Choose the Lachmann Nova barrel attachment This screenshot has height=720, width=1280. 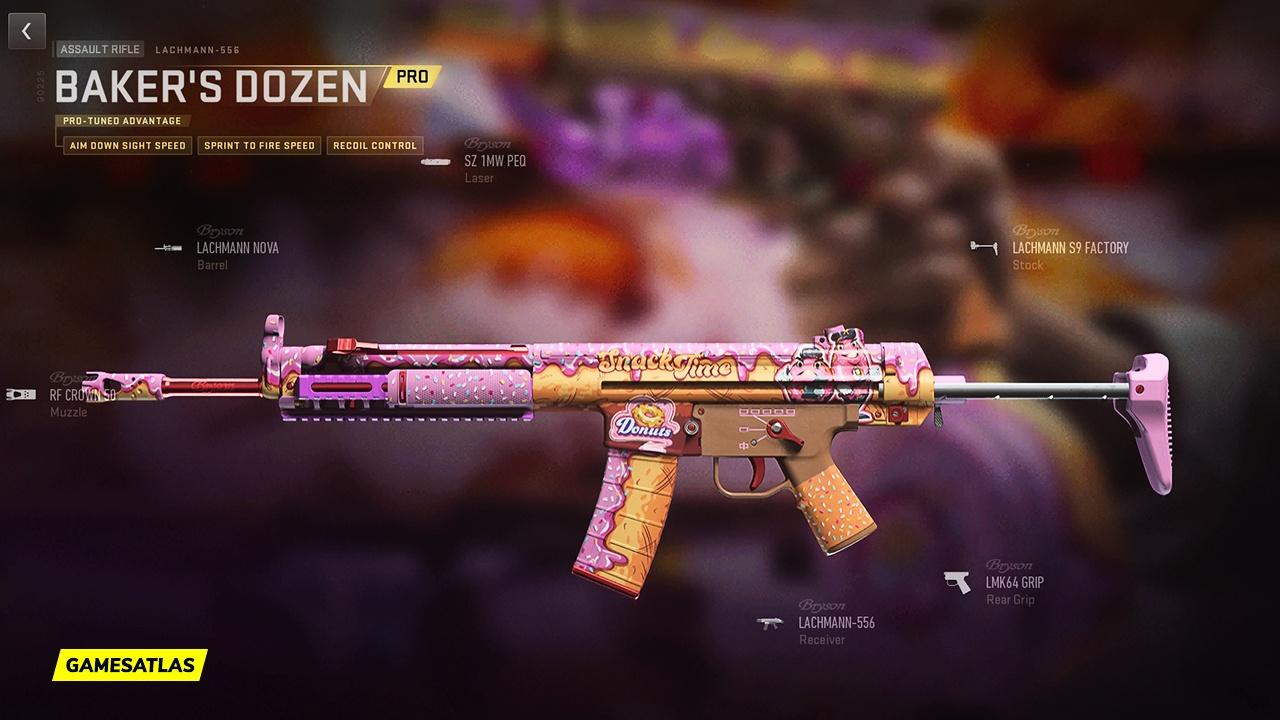tap(237, 248)
